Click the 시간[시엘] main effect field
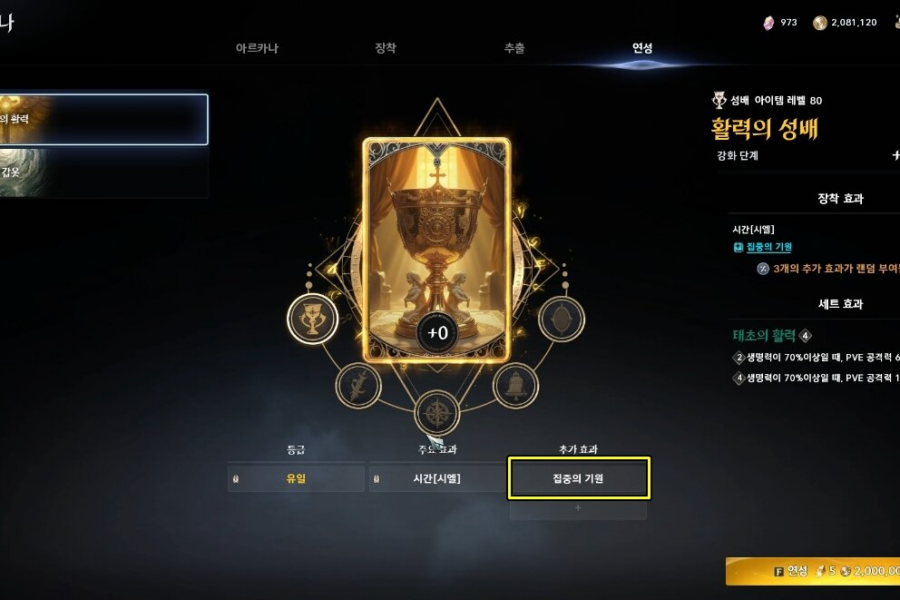Viewport: 900px width, 600px height. coord(436,478)
